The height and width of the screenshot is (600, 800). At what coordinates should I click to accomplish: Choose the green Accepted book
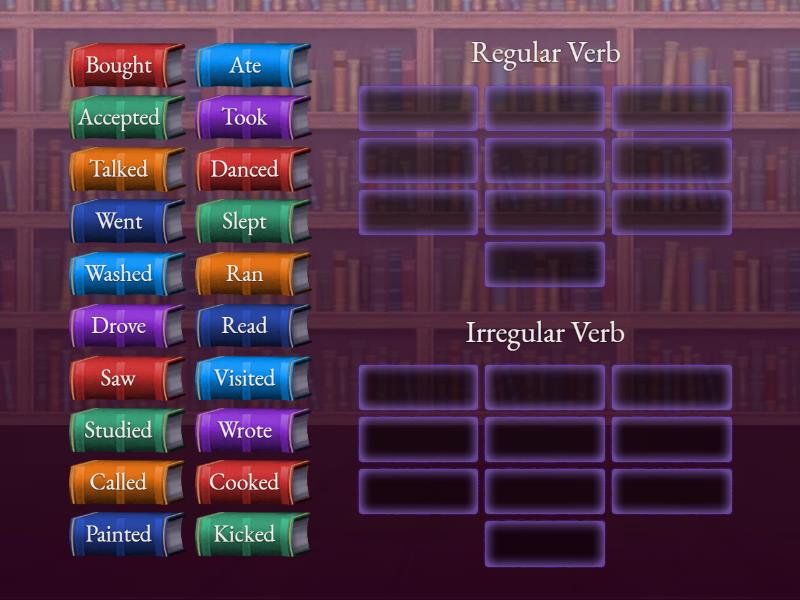click(x=119, y=118)
